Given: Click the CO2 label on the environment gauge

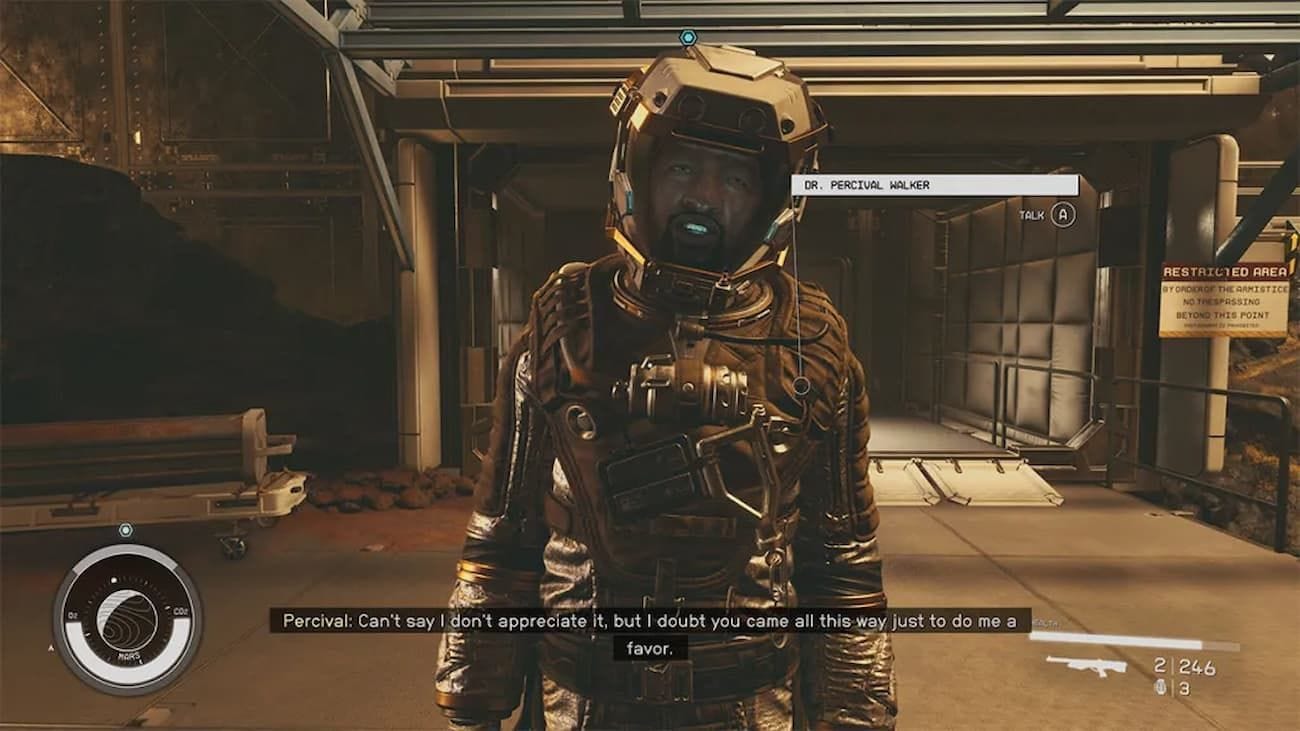Looking at the screenshot, I should click(180, 611).
